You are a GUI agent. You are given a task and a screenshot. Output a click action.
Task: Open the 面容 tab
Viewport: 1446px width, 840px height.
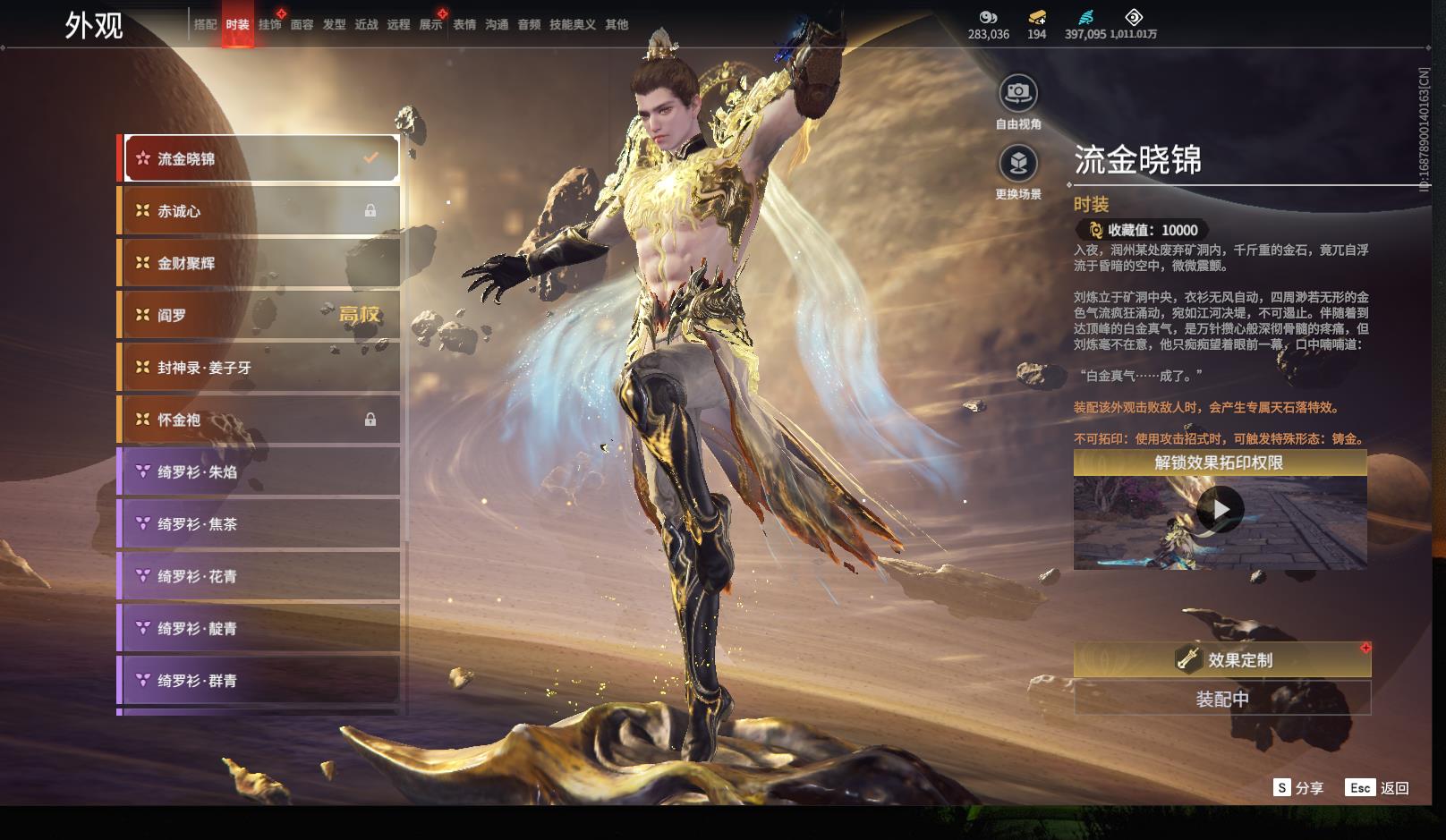coord(302,25)
